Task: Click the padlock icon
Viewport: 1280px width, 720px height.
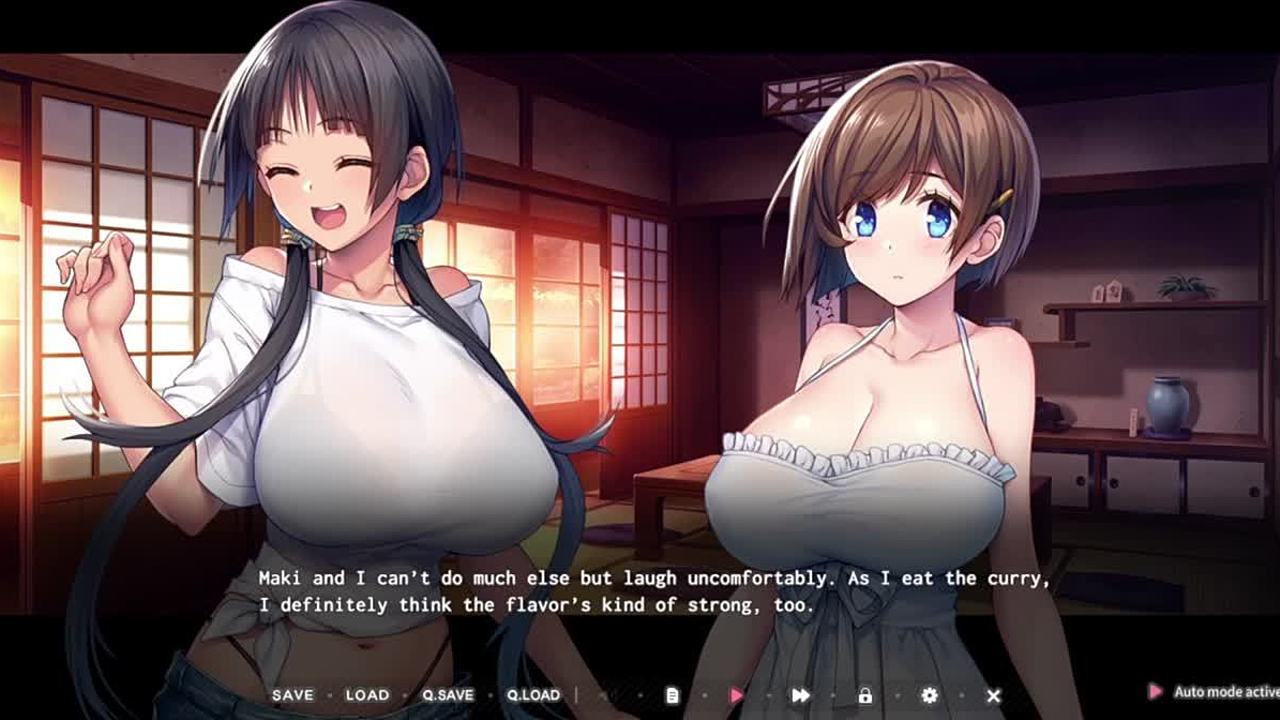Action: point(865,695)
